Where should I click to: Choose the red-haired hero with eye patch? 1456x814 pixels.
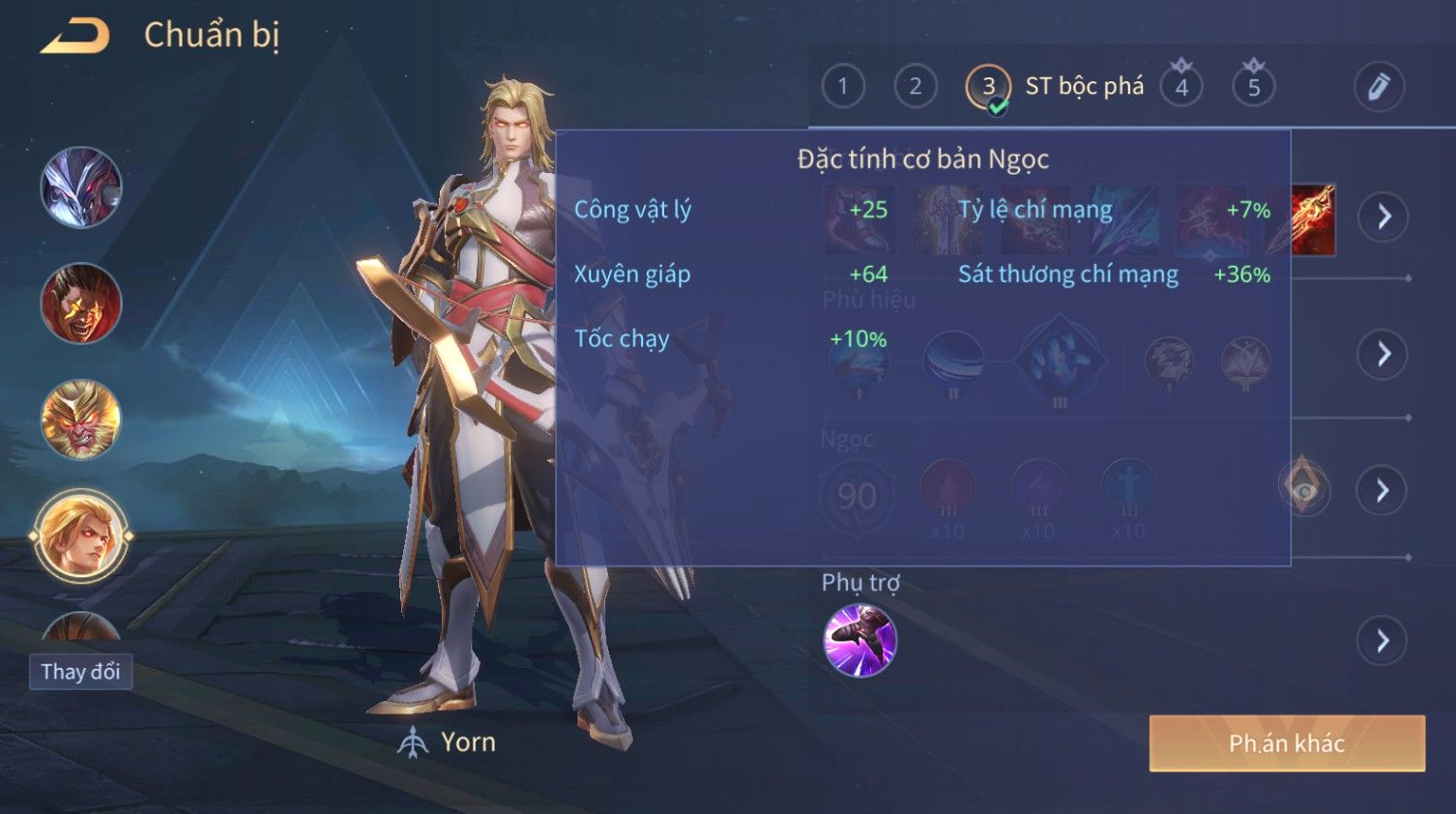(81, 304)
